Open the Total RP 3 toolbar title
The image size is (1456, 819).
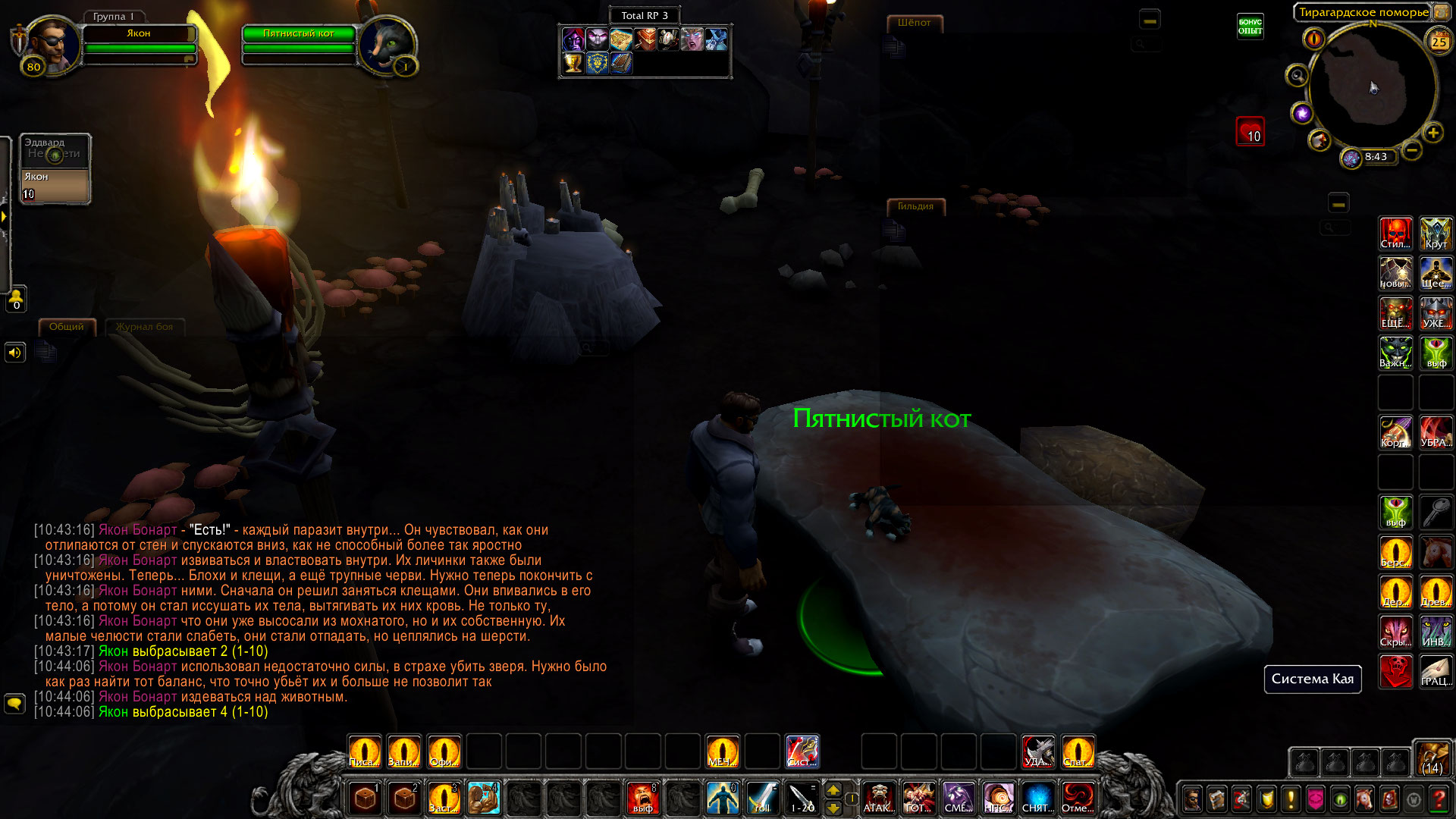pos(645,15)
